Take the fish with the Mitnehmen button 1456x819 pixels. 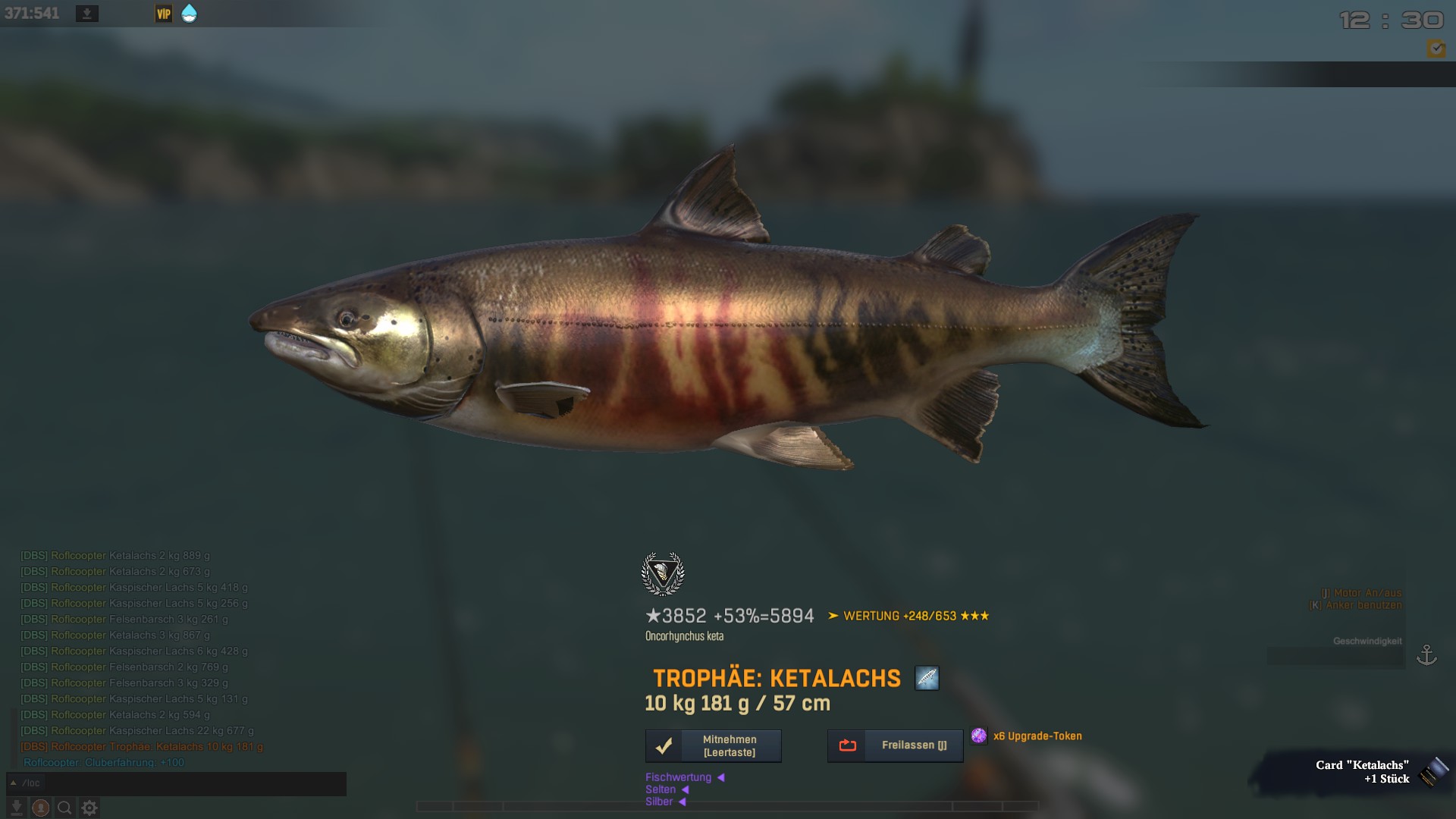(x=713, y=746)
